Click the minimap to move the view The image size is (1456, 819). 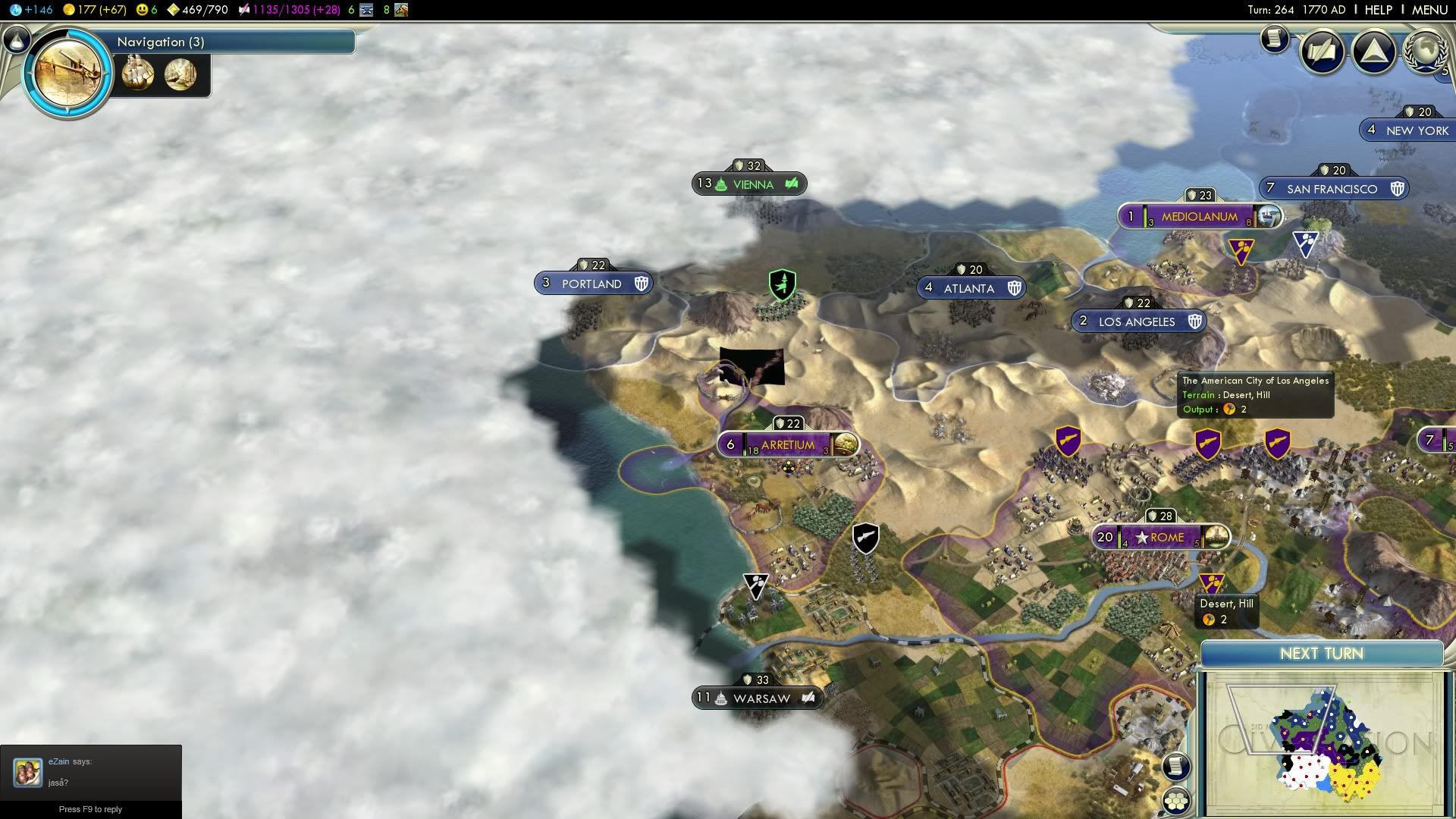tap(1323, 743)
